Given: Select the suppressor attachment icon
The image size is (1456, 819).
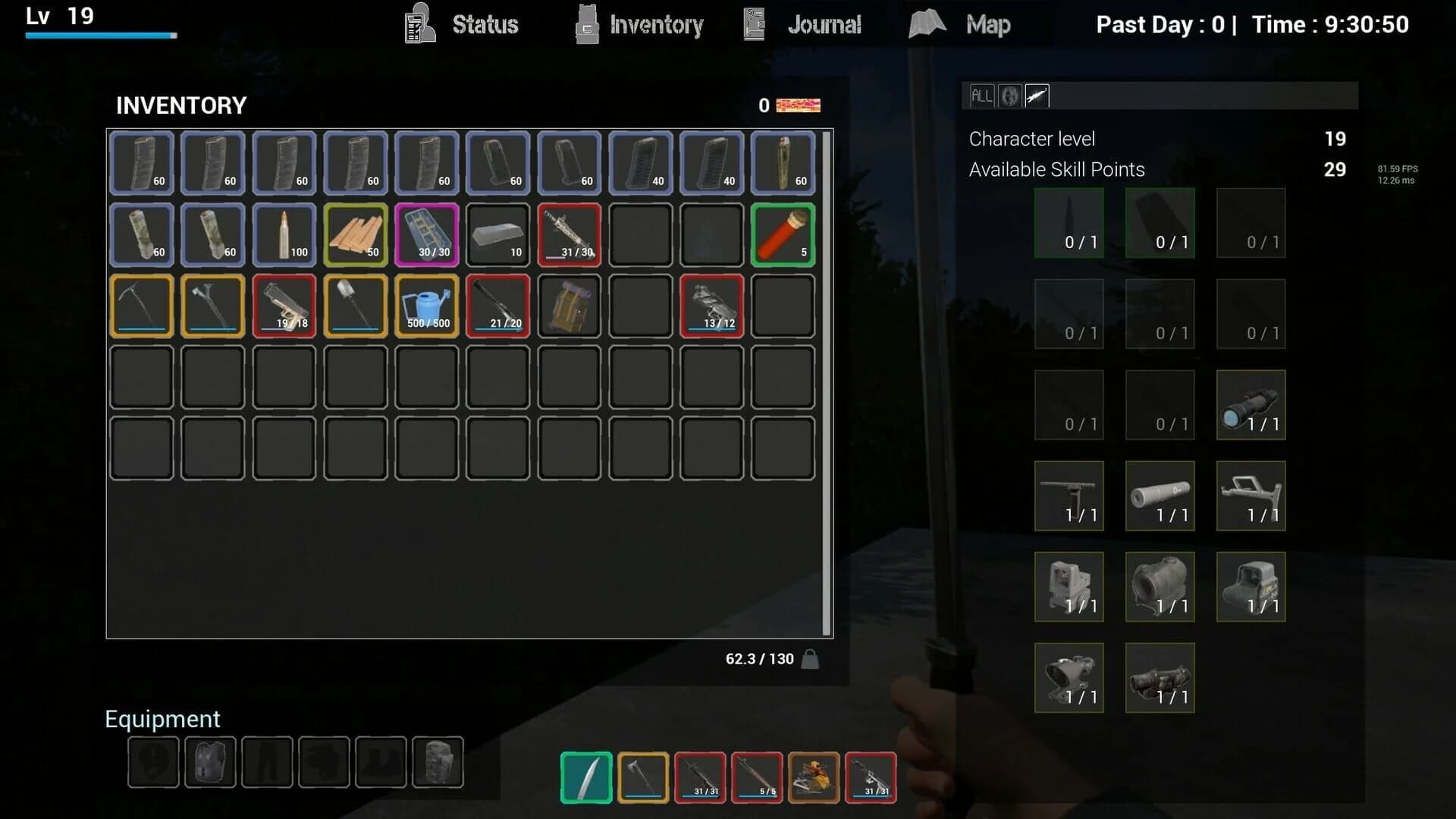Looking at the screenshot, I should click(x=1160, y=496).
